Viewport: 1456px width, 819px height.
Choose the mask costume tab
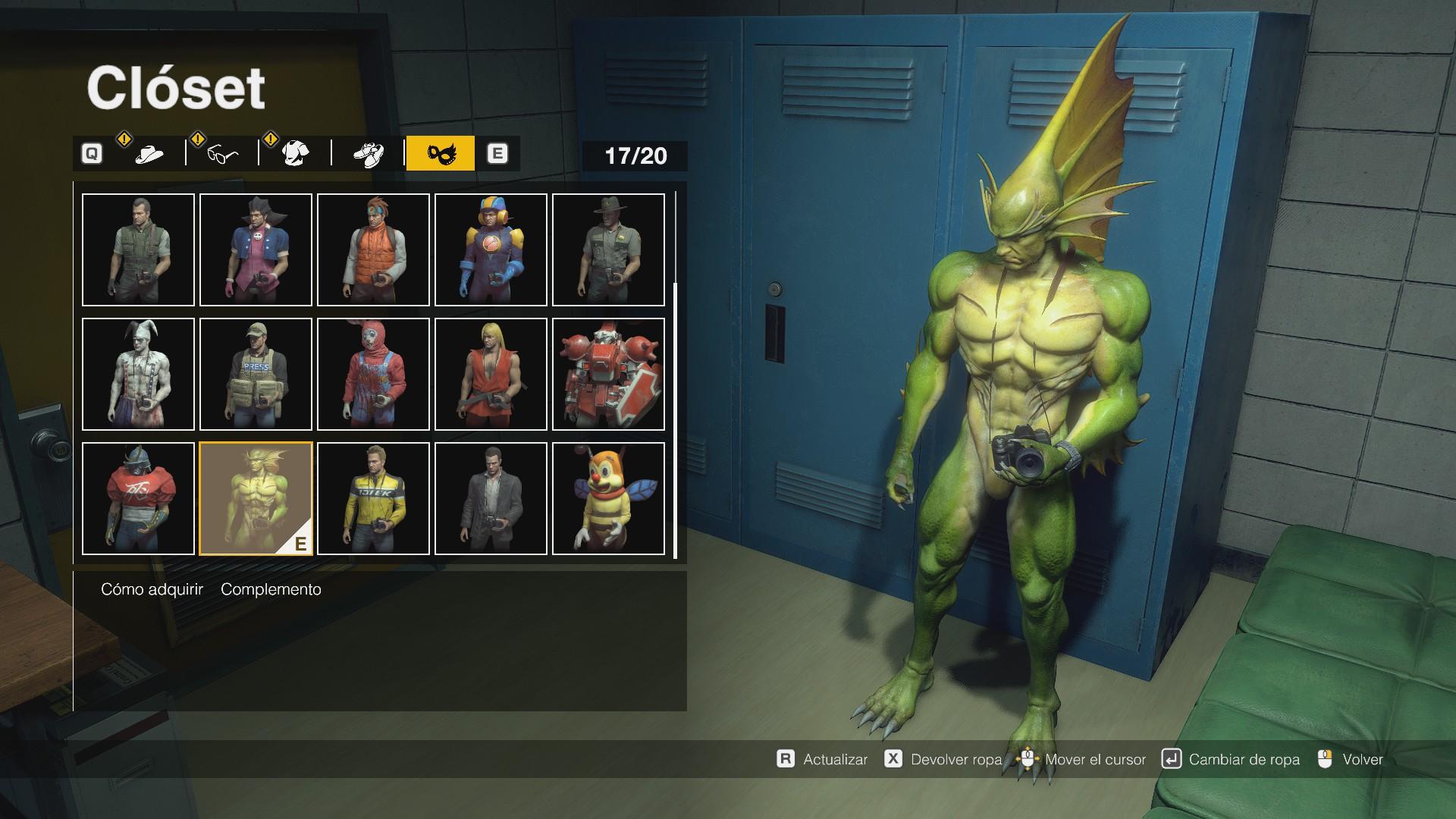(440, 154)
